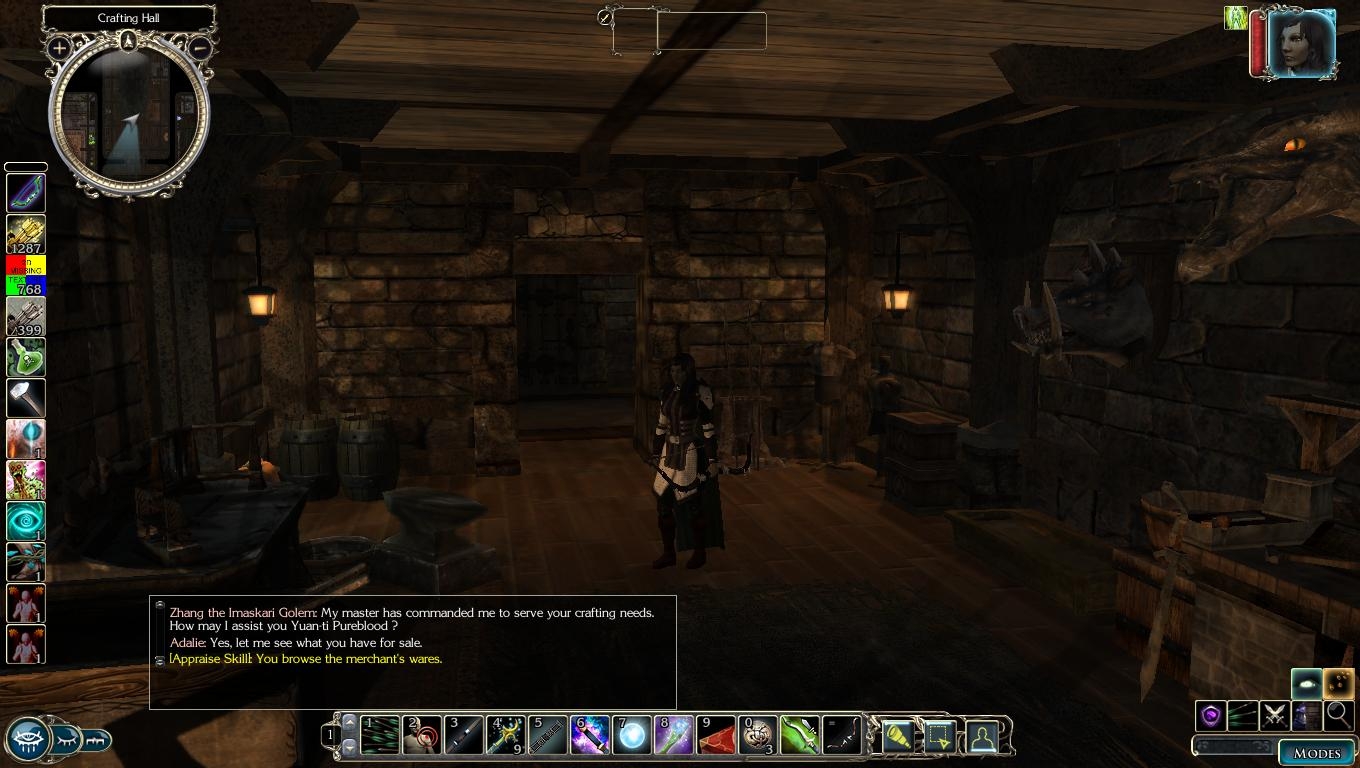Open the Modes panel
Viewport: 1360px width, 768px height.
pos(1316,753)
